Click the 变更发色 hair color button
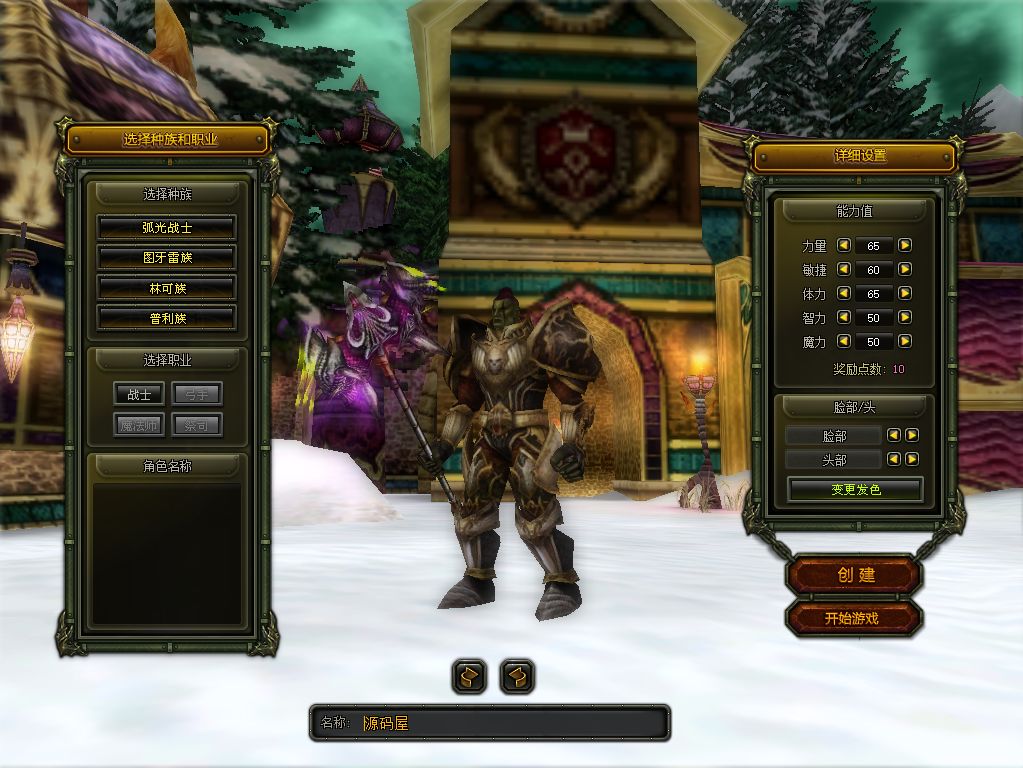Screen dimensions: 1023x768 coord(855,489)
